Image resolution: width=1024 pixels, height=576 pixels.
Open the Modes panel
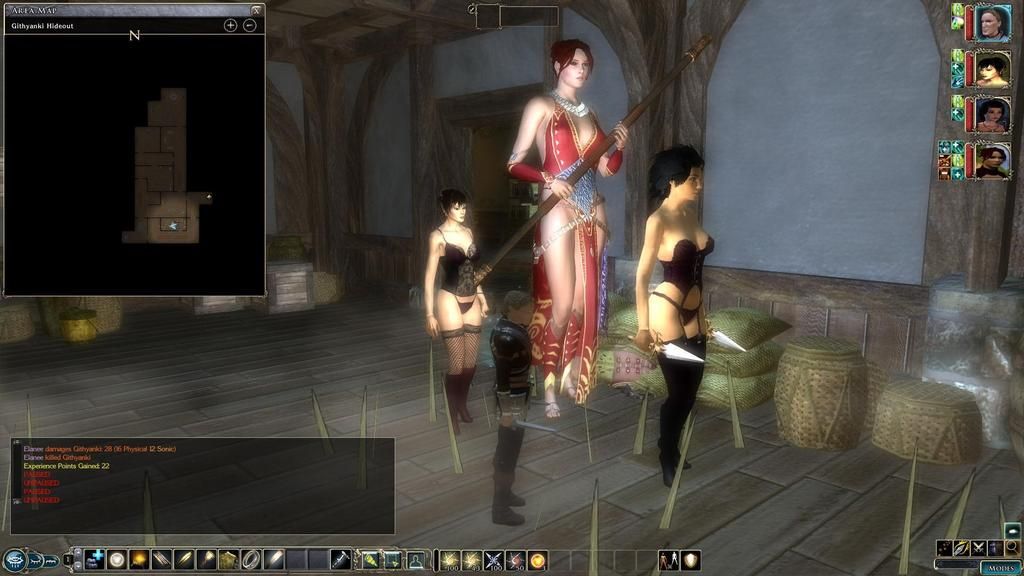(x=999, y=567)
